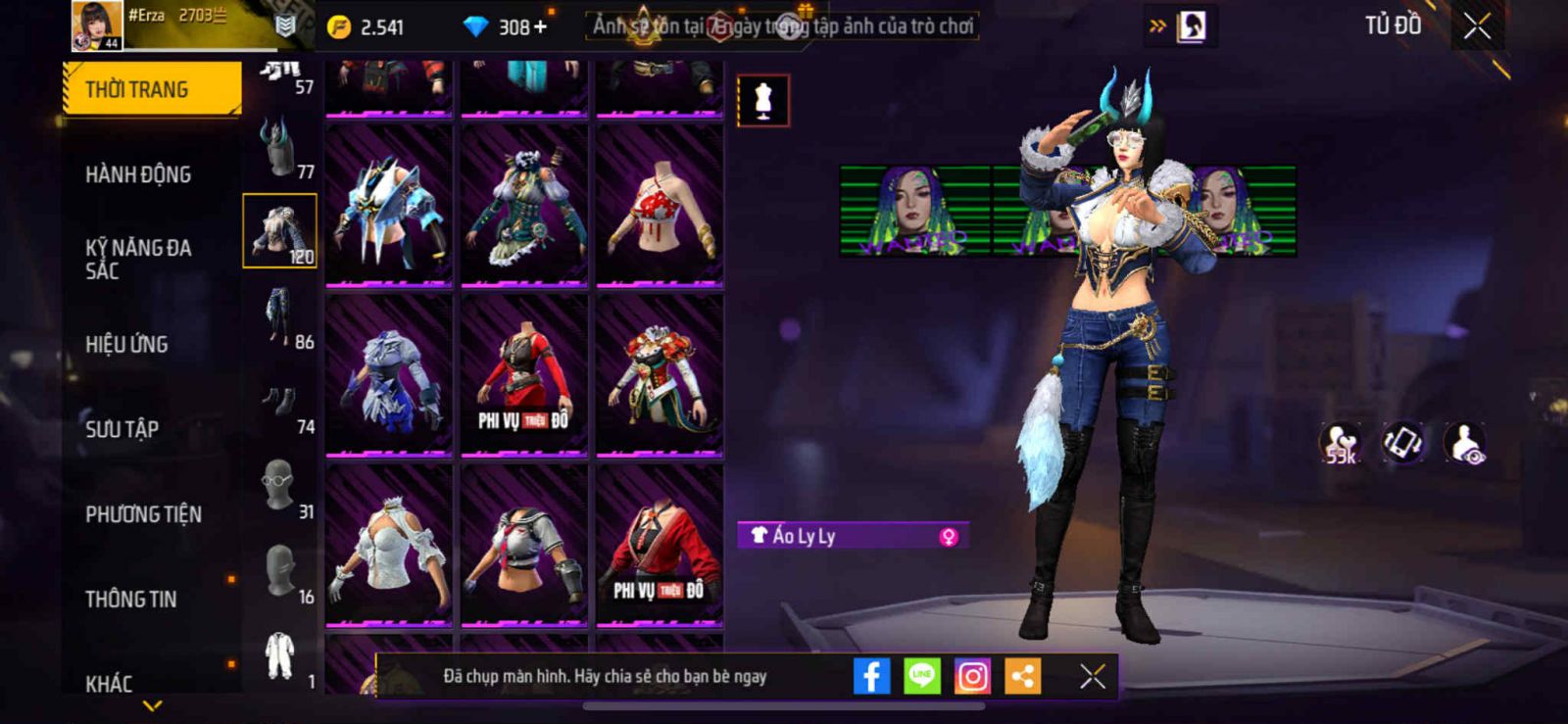Select the white frilled top outfit
This screenshot has height=724, width=1568.
click(388, 547)
